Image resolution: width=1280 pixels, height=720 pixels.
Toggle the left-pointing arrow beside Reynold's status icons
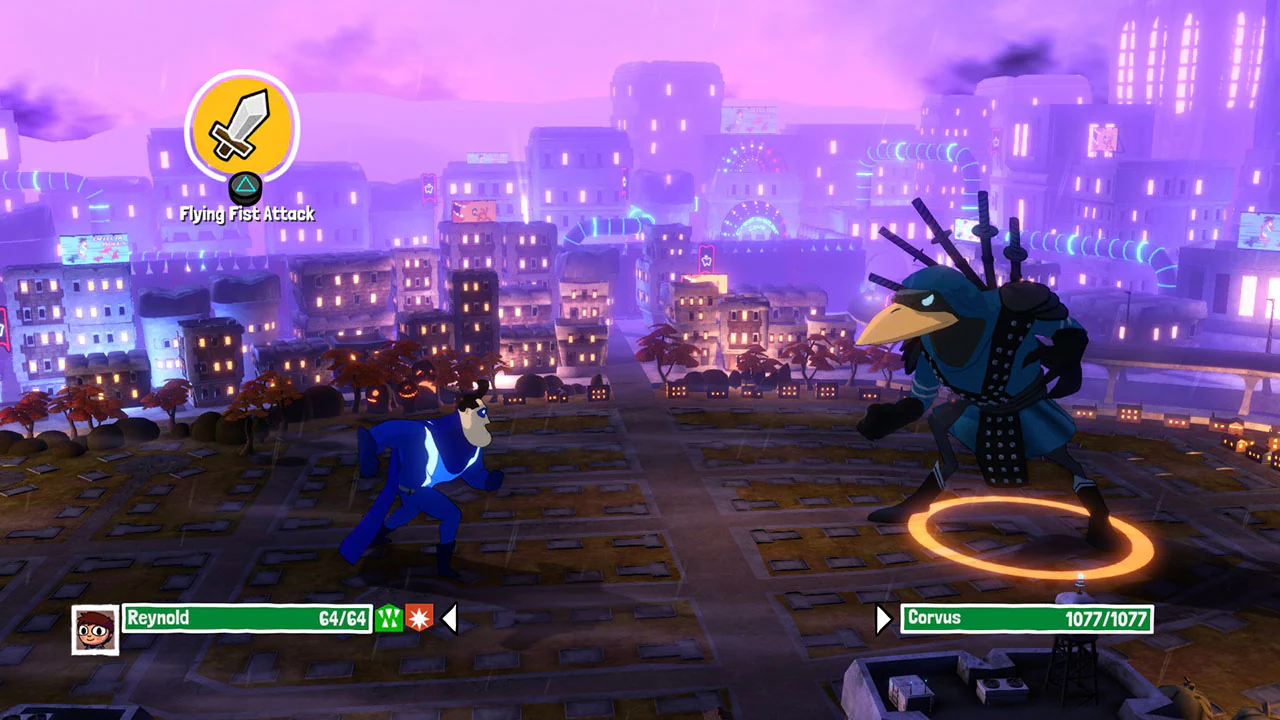449,619
